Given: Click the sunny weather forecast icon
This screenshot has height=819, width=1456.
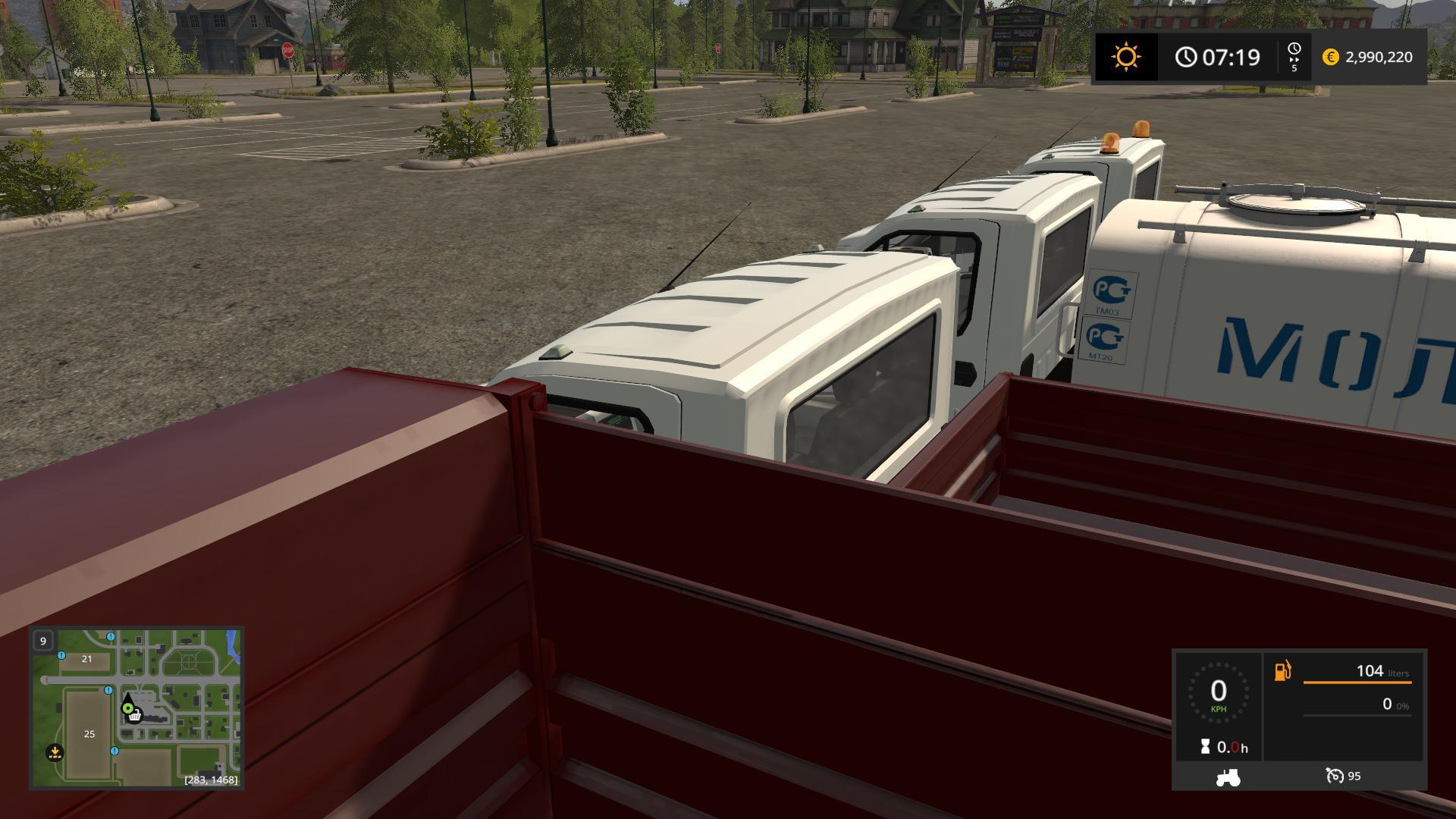Looking at the screenshot, I should [1125, 57].
